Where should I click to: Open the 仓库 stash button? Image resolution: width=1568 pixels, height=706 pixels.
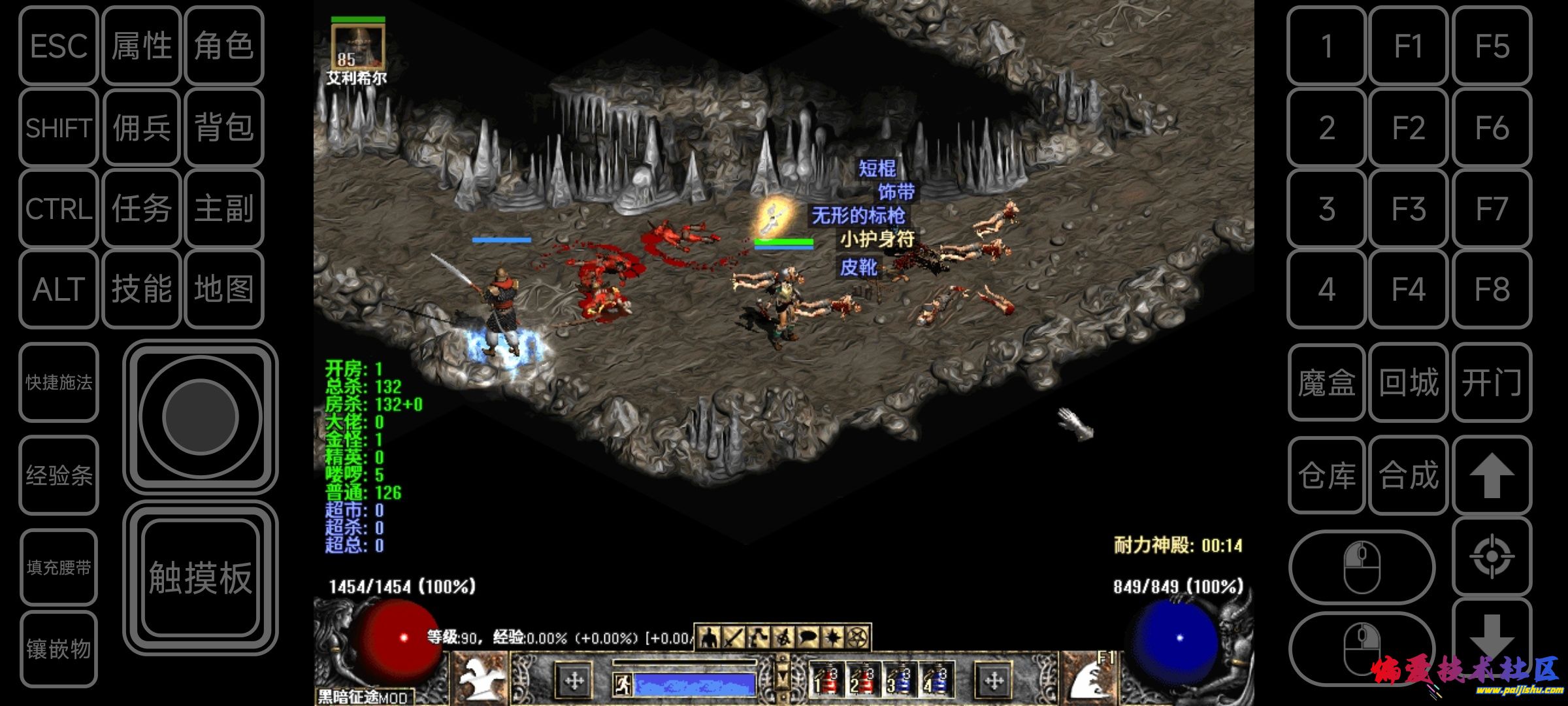(x=1326, y=475)
